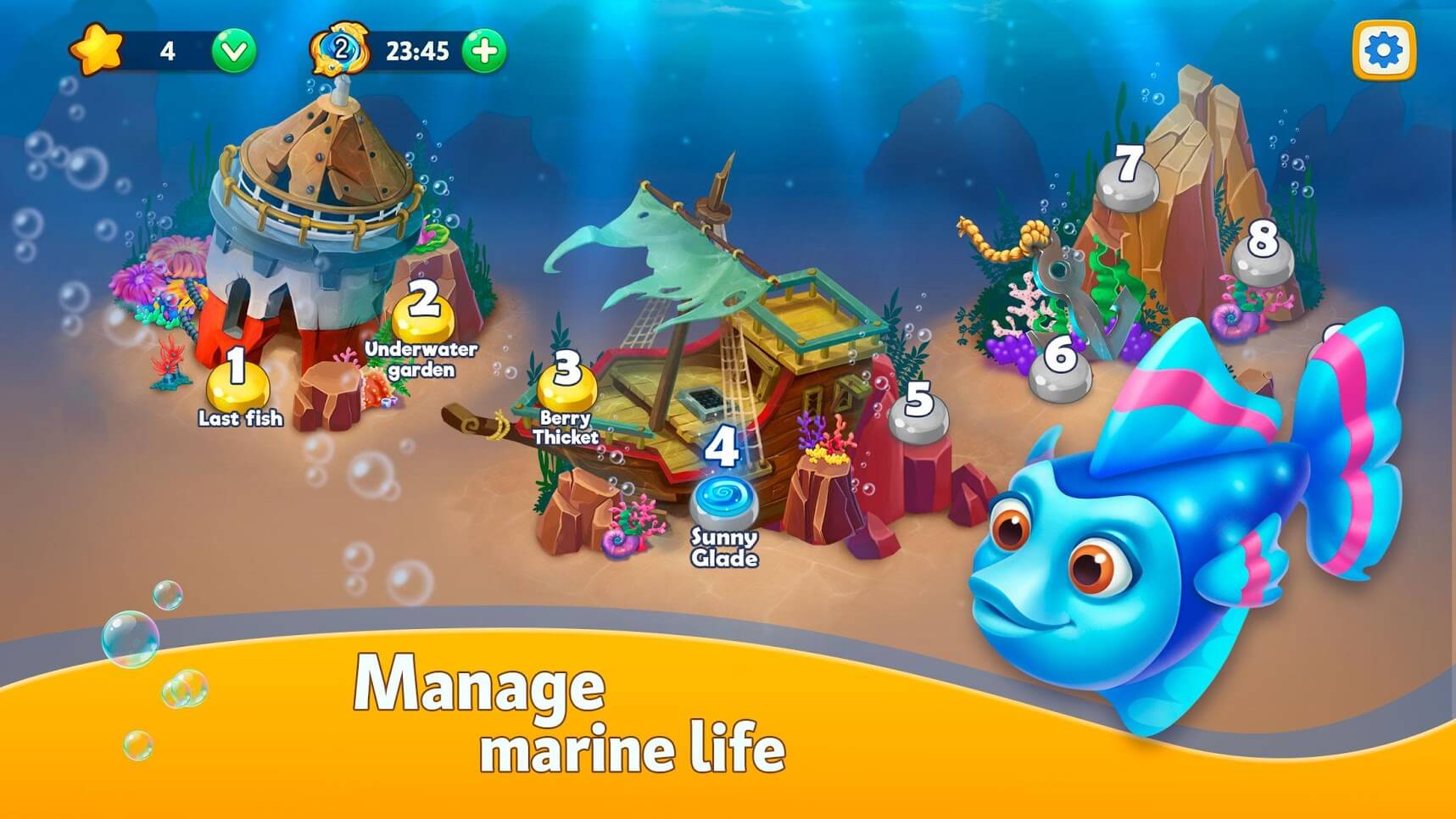
Task: Tap the fish lives icon
Action: 340,51
